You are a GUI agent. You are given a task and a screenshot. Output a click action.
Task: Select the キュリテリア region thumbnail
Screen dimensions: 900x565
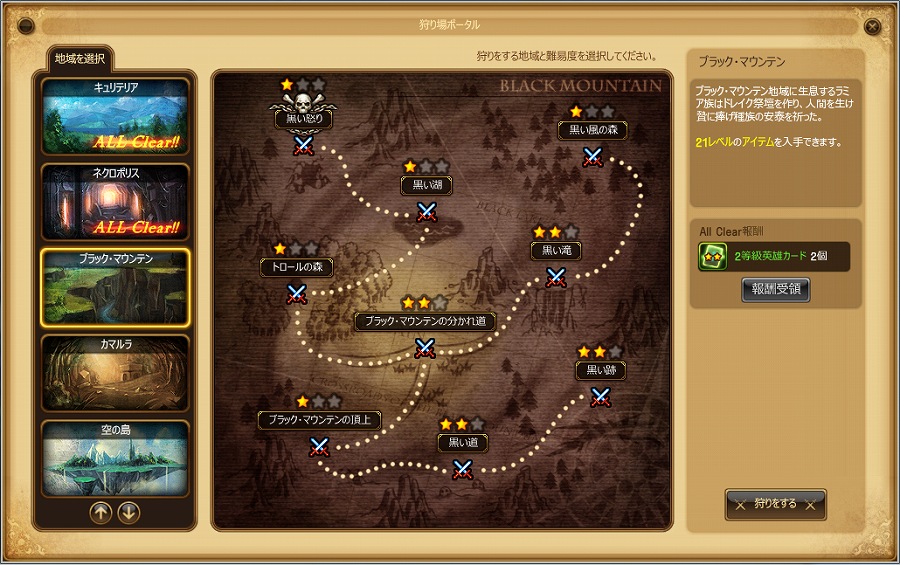tap(115, 118)
